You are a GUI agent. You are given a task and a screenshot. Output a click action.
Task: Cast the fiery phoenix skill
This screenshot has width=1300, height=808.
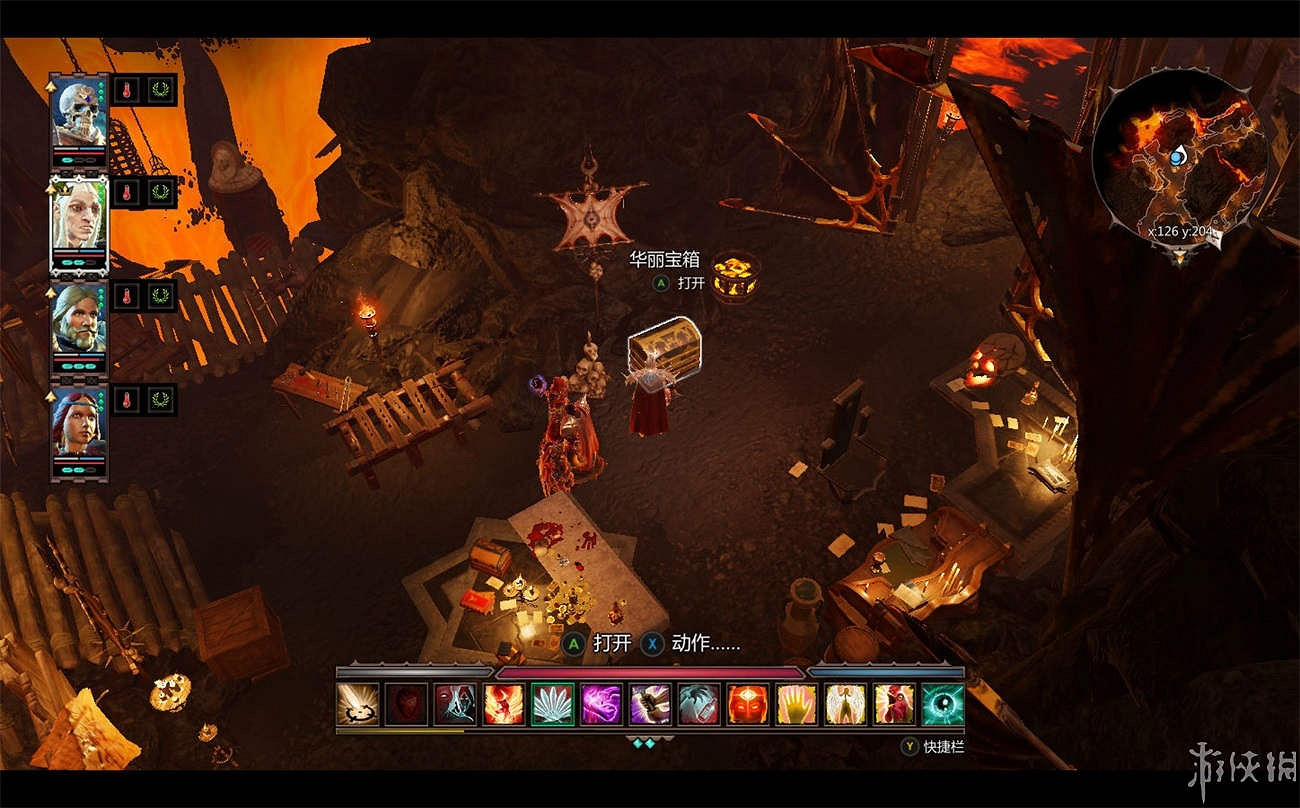coord(504,704)
